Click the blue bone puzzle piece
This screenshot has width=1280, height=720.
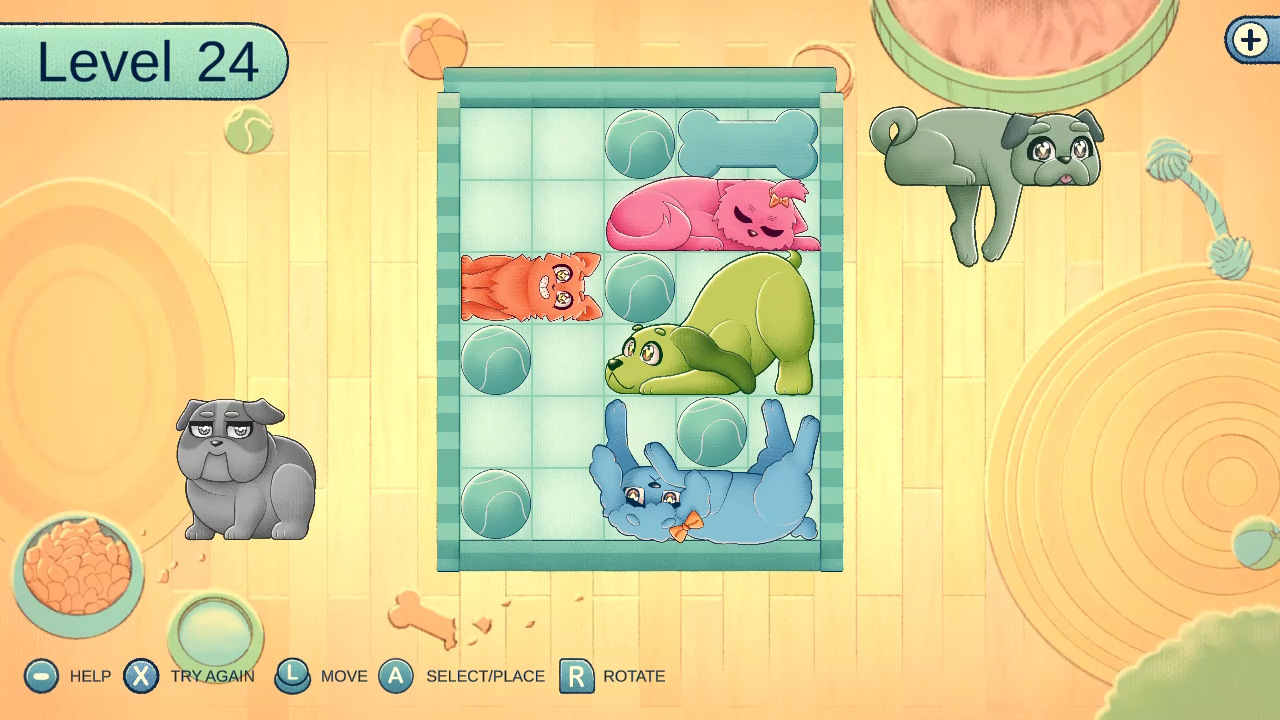tap(748, 141)
